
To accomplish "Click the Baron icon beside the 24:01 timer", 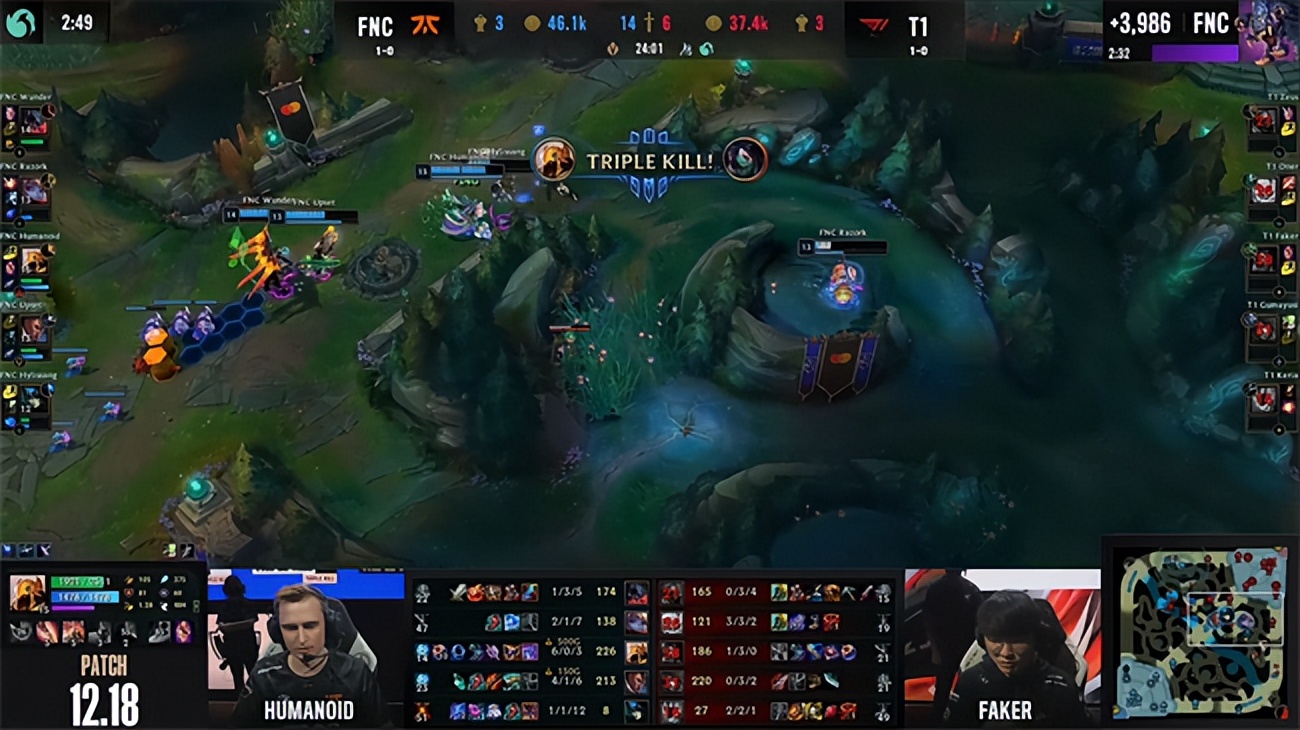I will (x=613, y=47).
